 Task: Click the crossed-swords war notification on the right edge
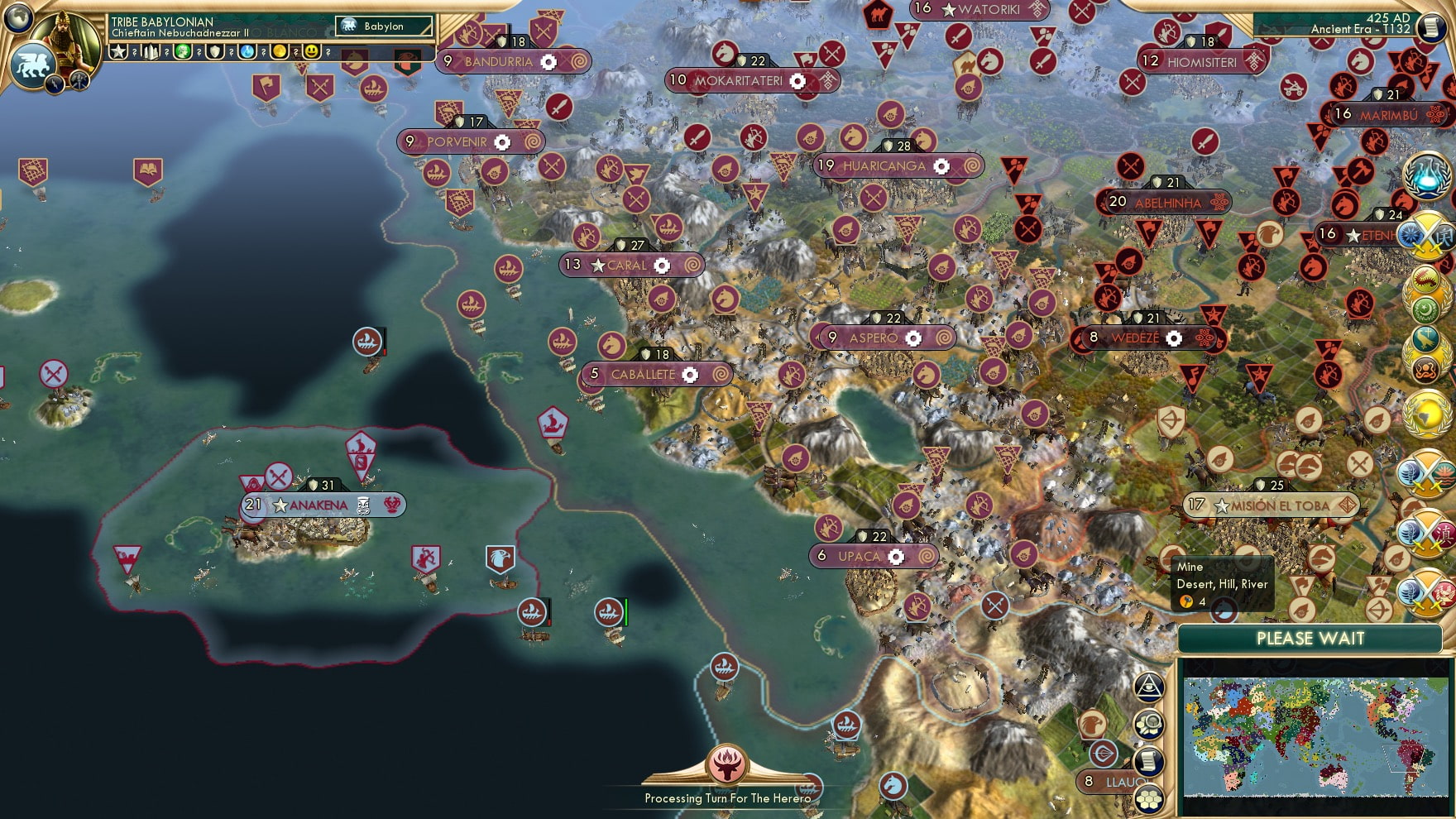point(1429,234)
